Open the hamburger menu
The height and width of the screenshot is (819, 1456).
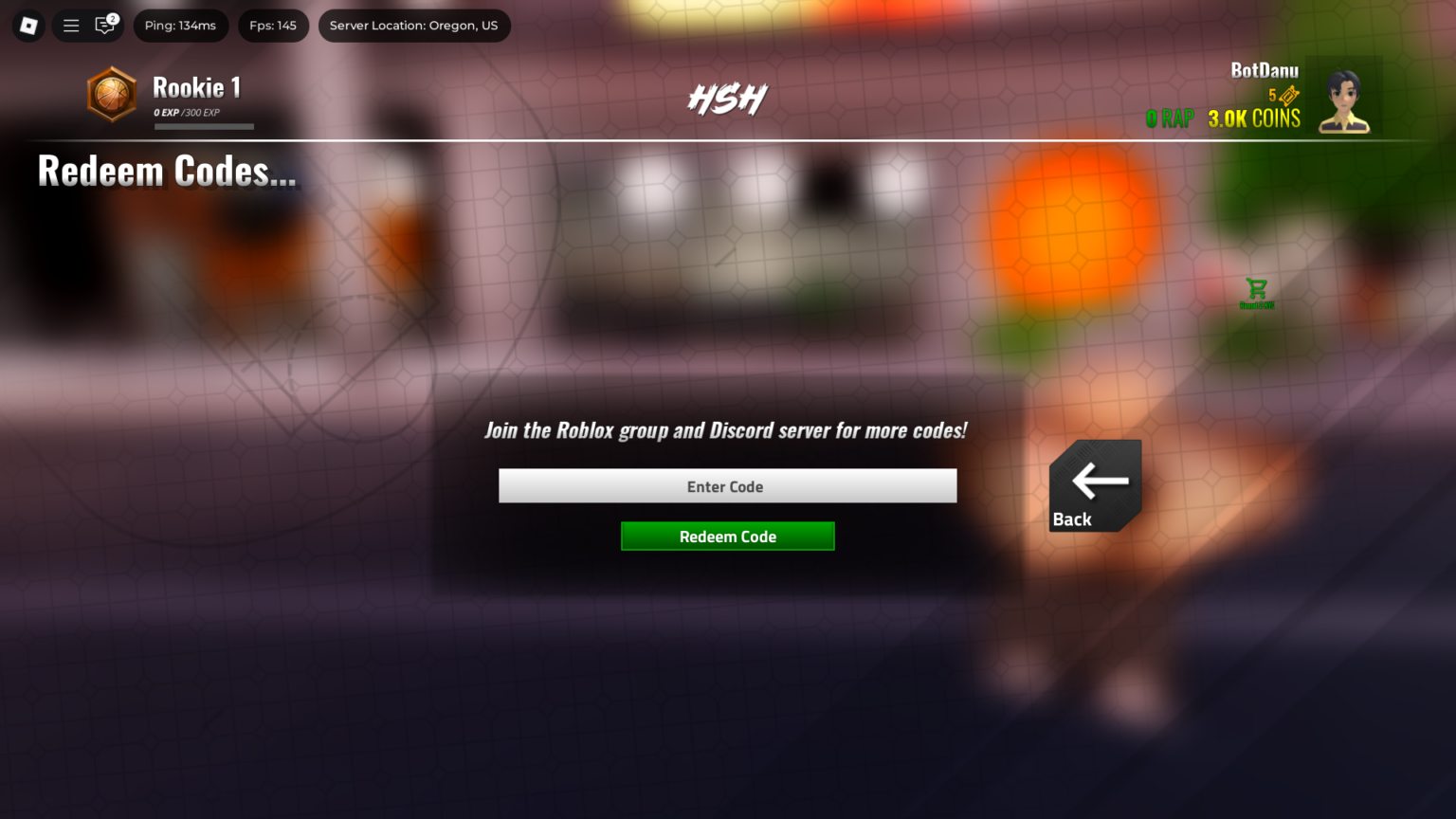(x=70, y=26)
